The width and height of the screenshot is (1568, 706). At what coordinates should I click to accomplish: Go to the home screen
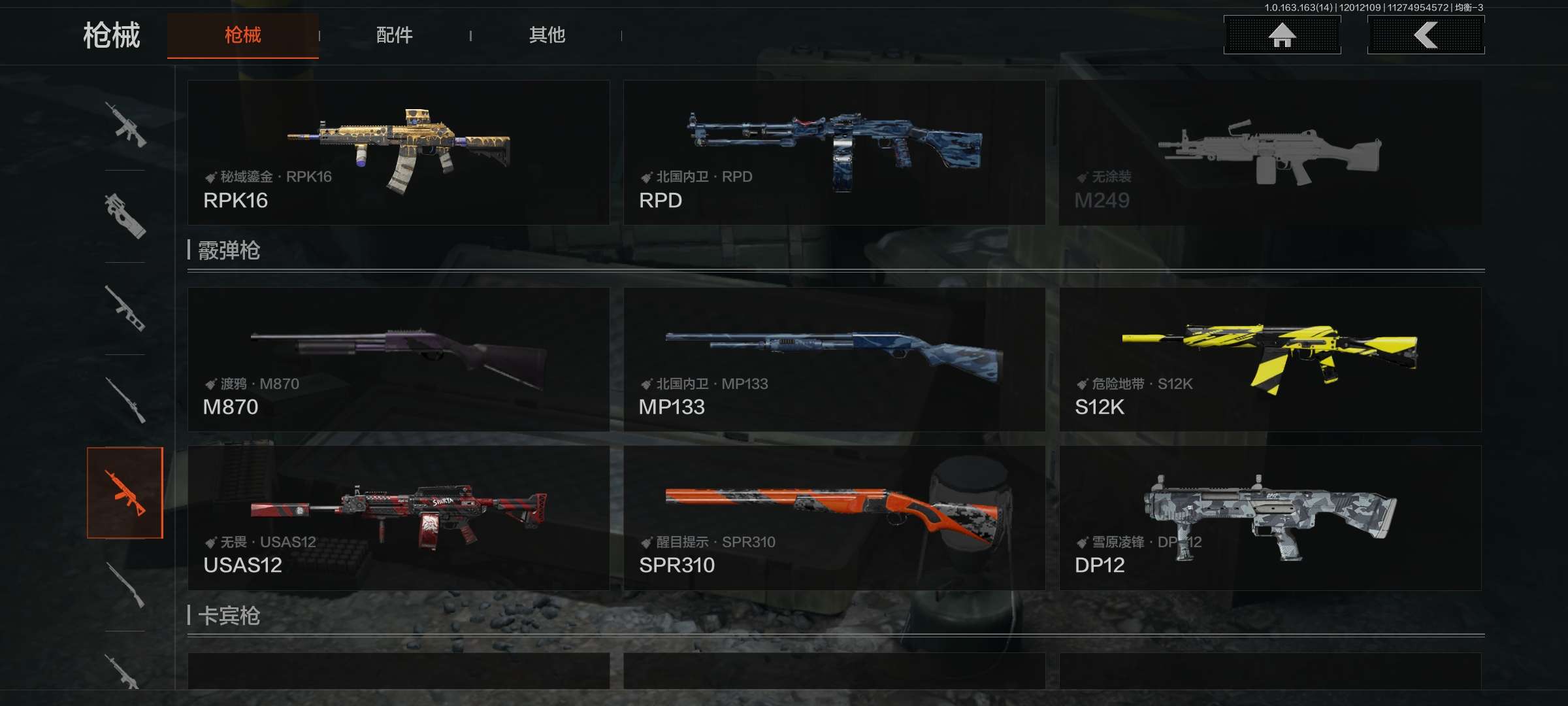click(1282, 35)
